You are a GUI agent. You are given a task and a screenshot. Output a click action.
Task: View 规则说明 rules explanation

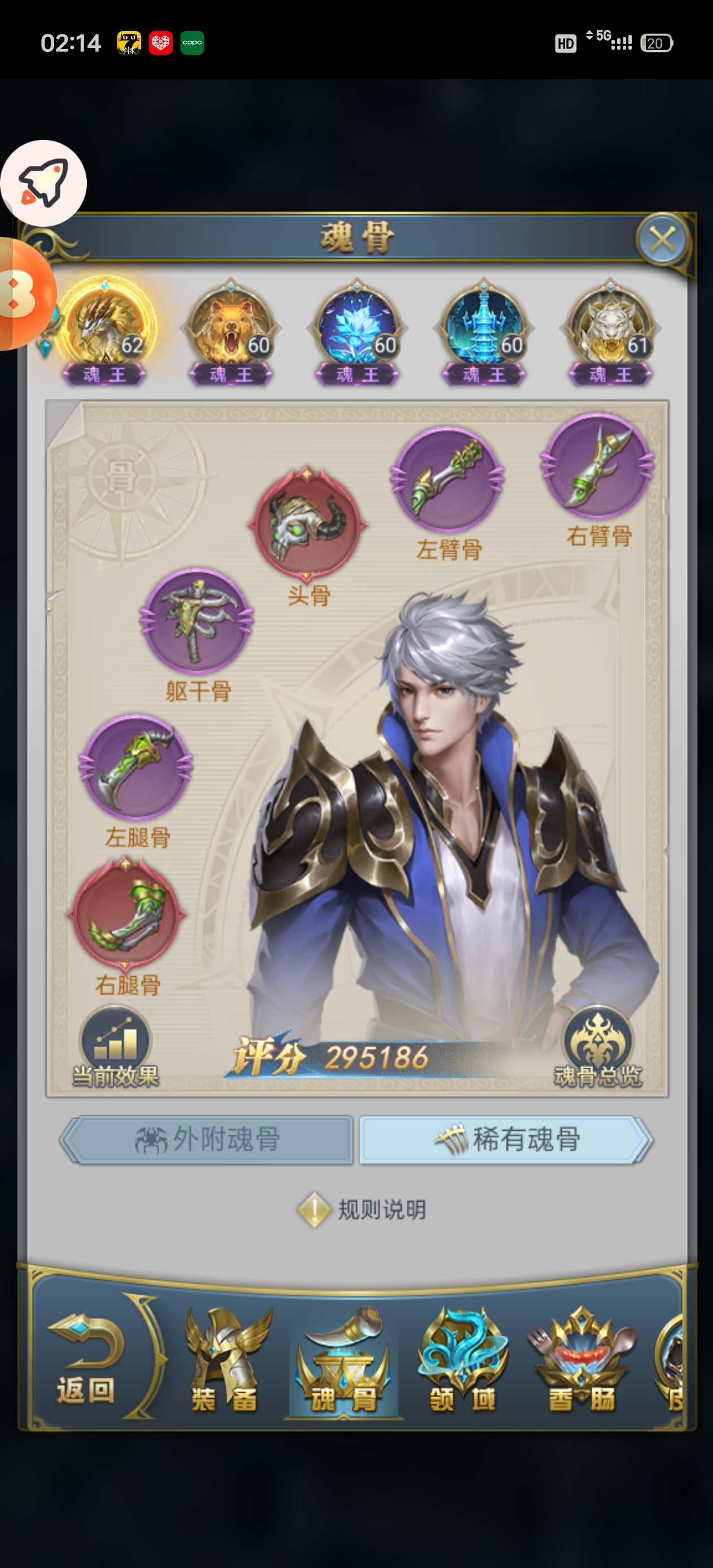tap(362, 1209)
